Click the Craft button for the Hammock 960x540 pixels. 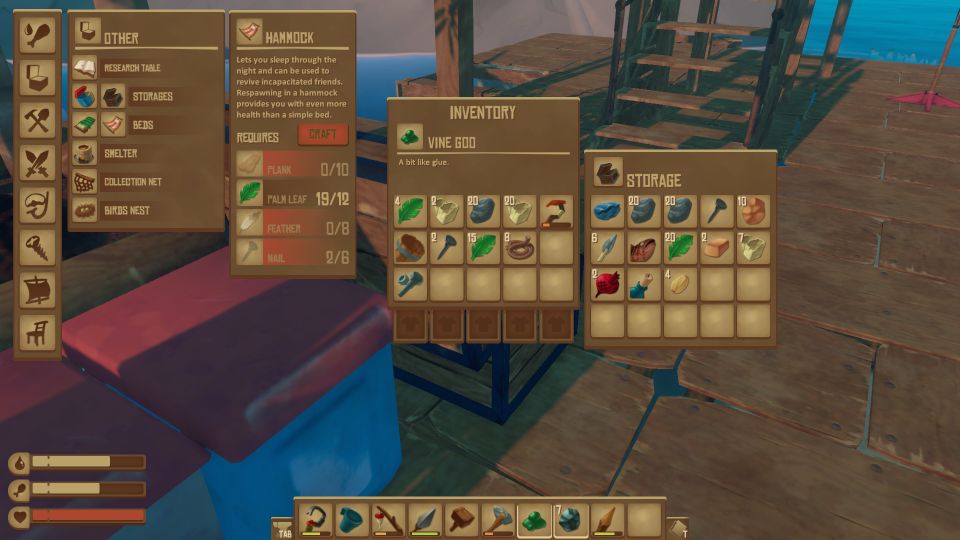322,135
